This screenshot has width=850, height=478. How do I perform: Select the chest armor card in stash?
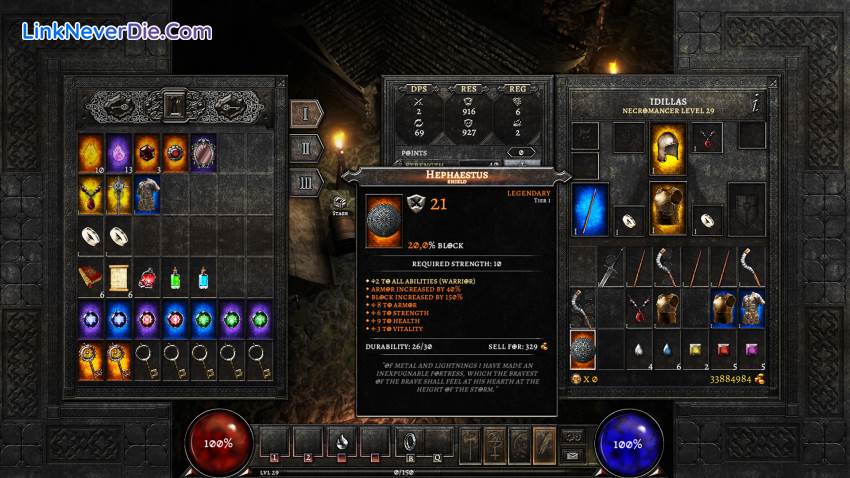click(x=147, y=194)
